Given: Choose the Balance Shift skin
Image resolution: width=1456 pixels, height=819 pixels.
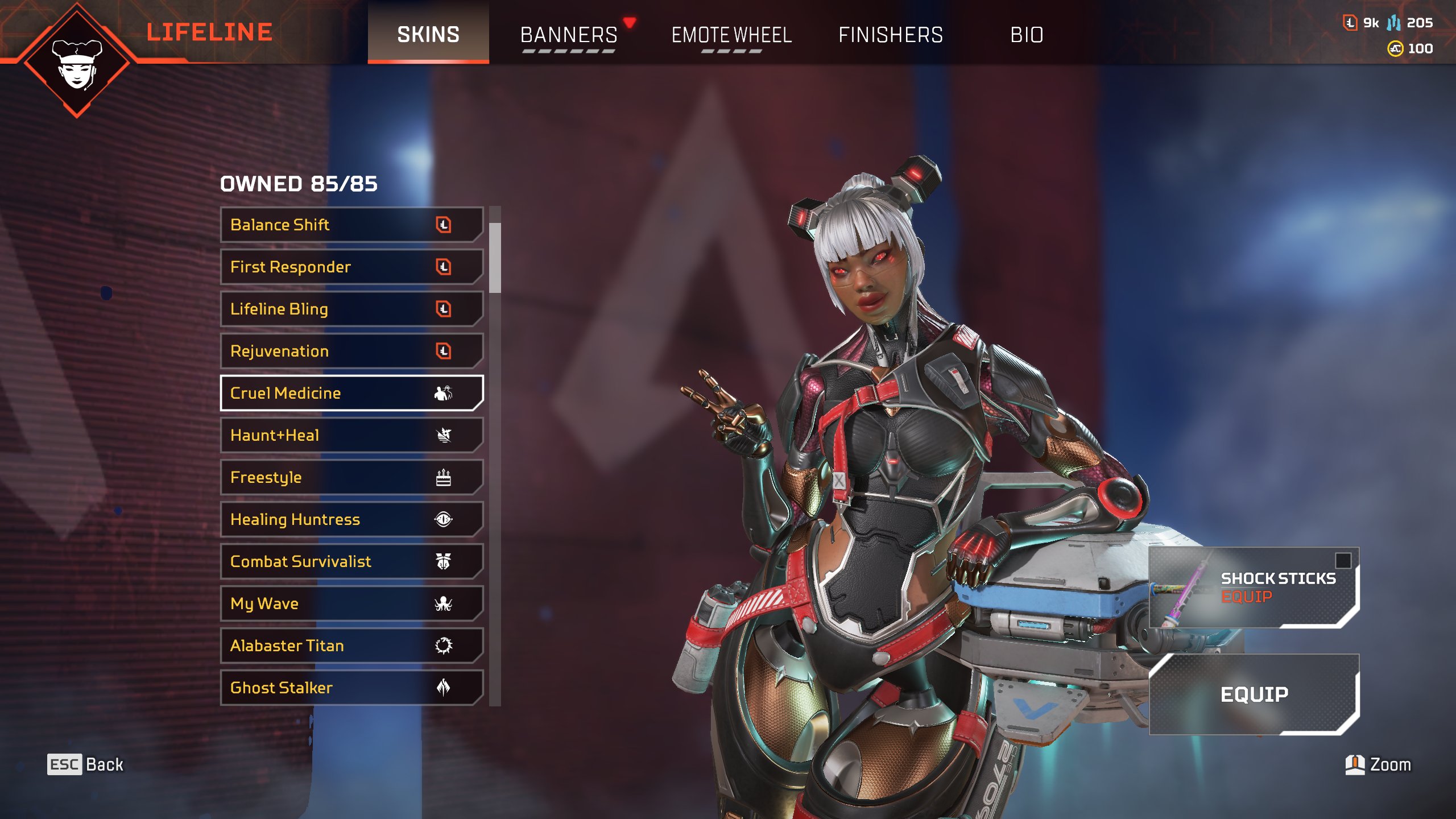Looking at the screenshot, I should (x=351, y=225).
